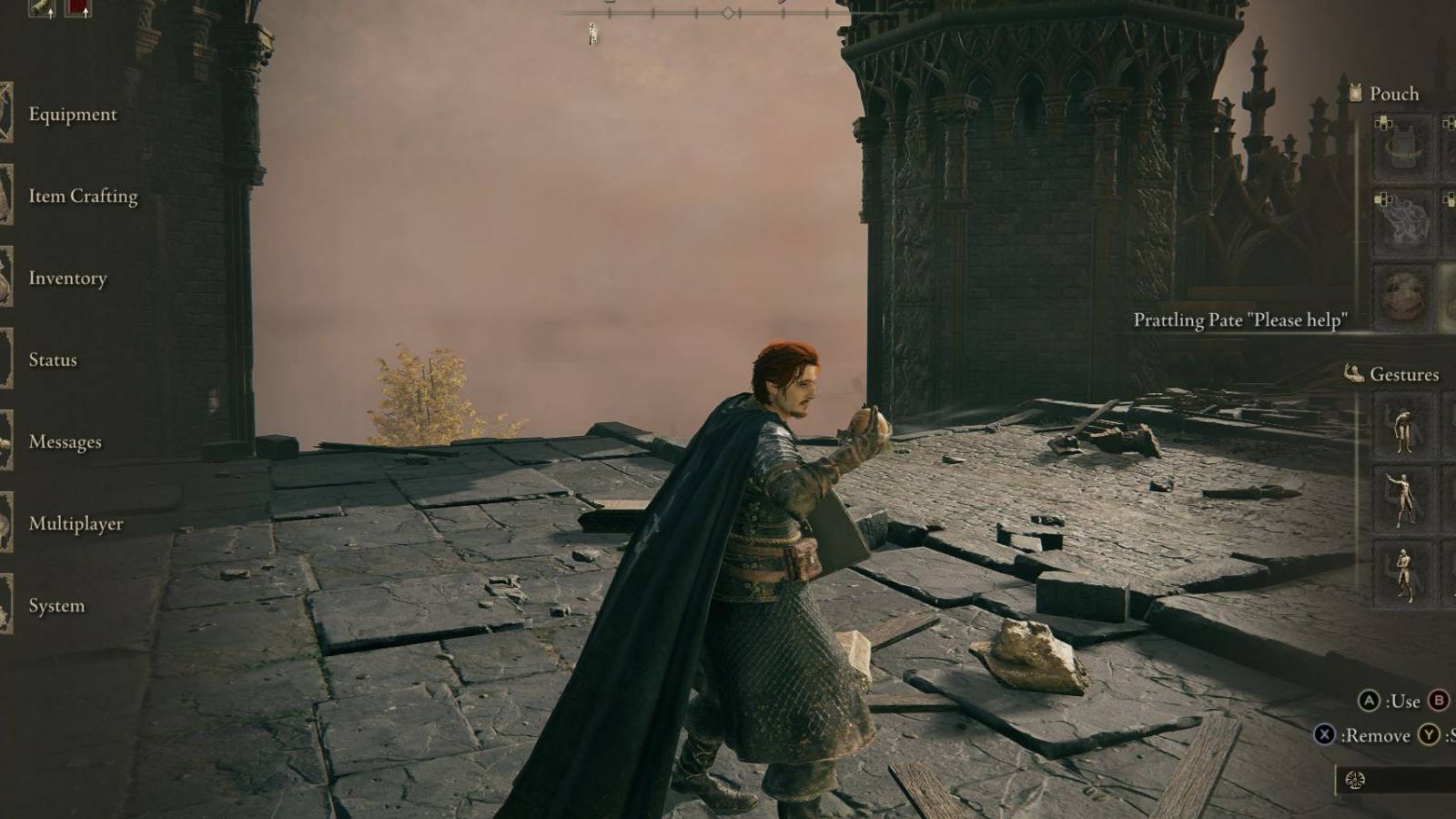Screen dimensions: 1456x819
Task: Click the Pouch satchel icon
Action: pos(1354,93)
